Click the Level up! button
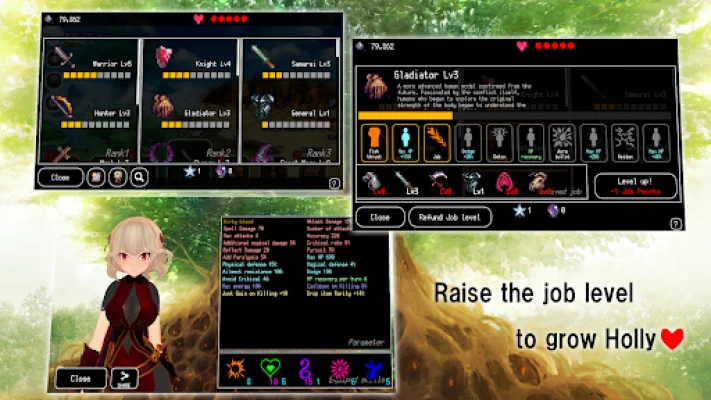 pyautogui.click(x=635, y=186)
